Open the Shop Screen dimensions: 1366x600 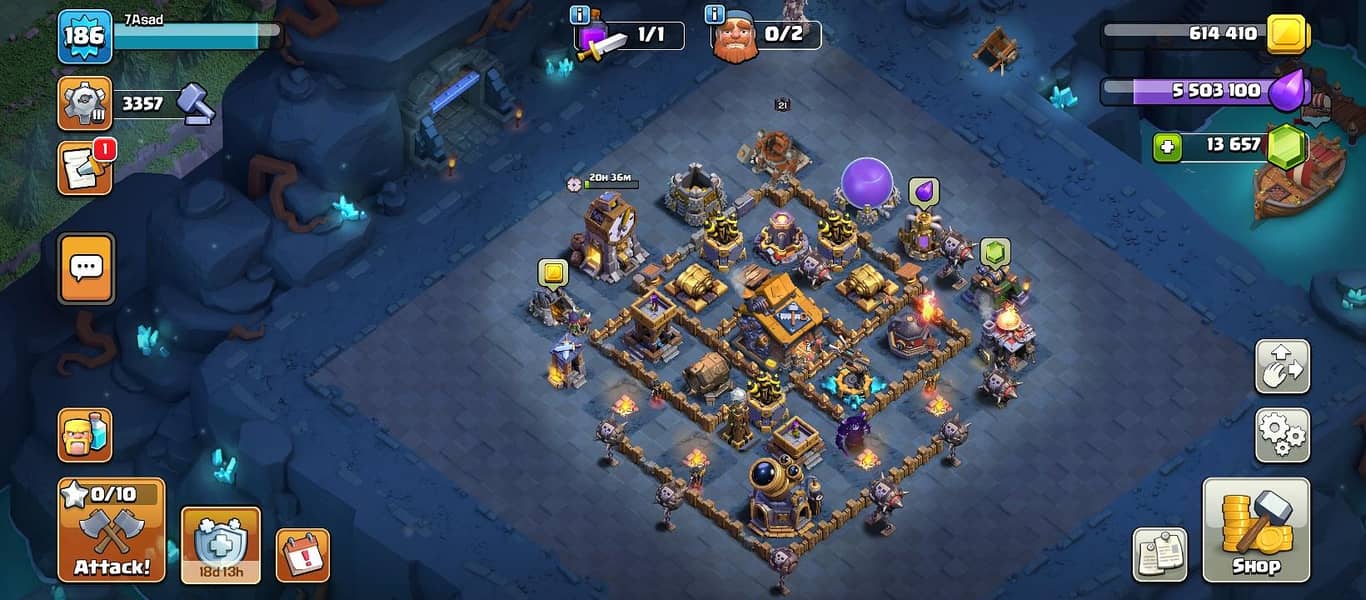point(1255,530)
